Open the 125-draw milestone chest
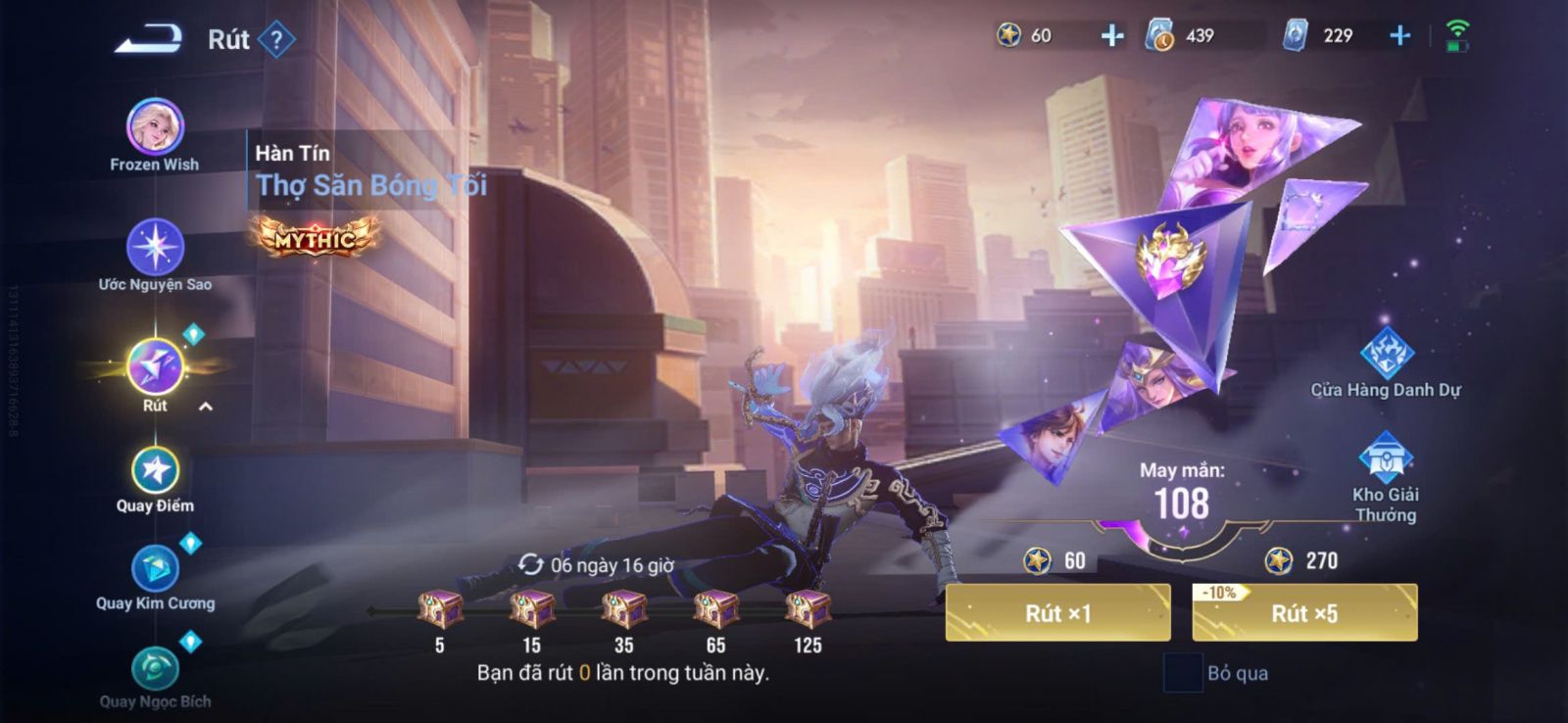The image size is (1568, 723). pos(808,609)
